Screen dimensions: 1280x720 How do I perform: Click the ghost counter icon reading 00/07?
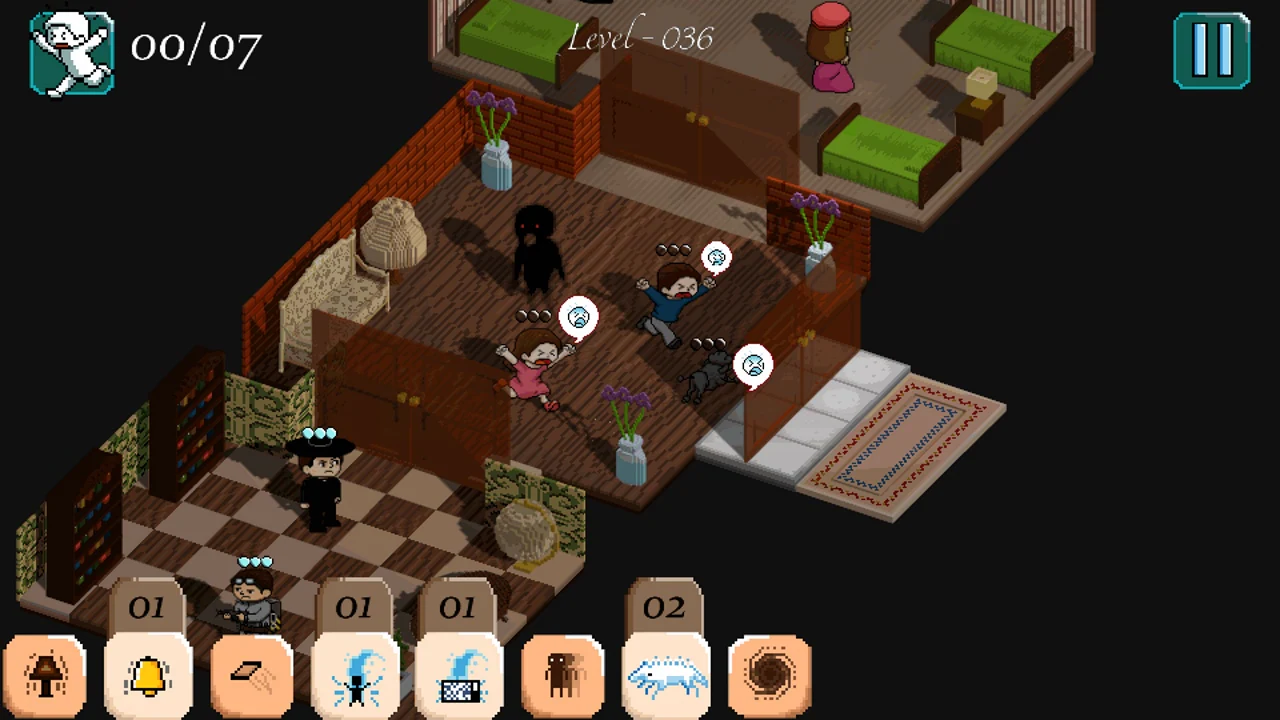coord(70,50)
